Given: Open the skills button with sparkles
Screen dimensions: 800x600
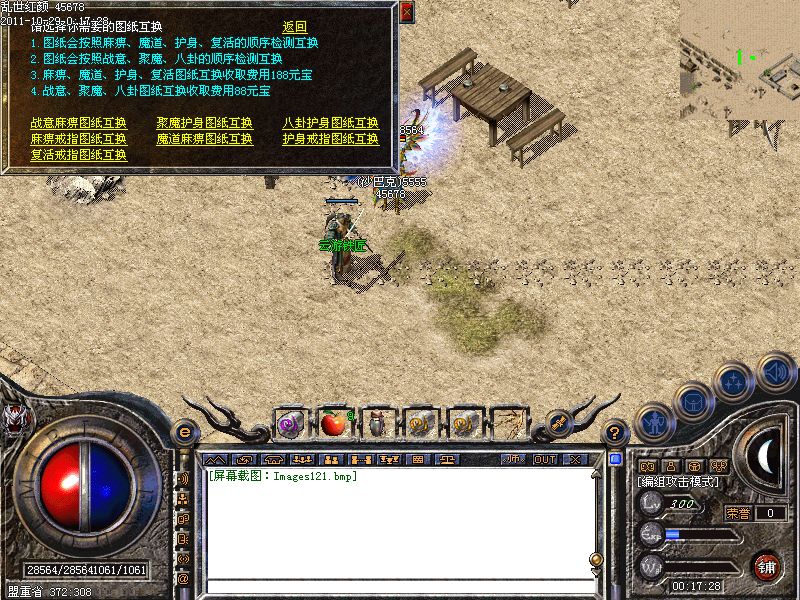Looking at the screenshot, I should 735,382.
